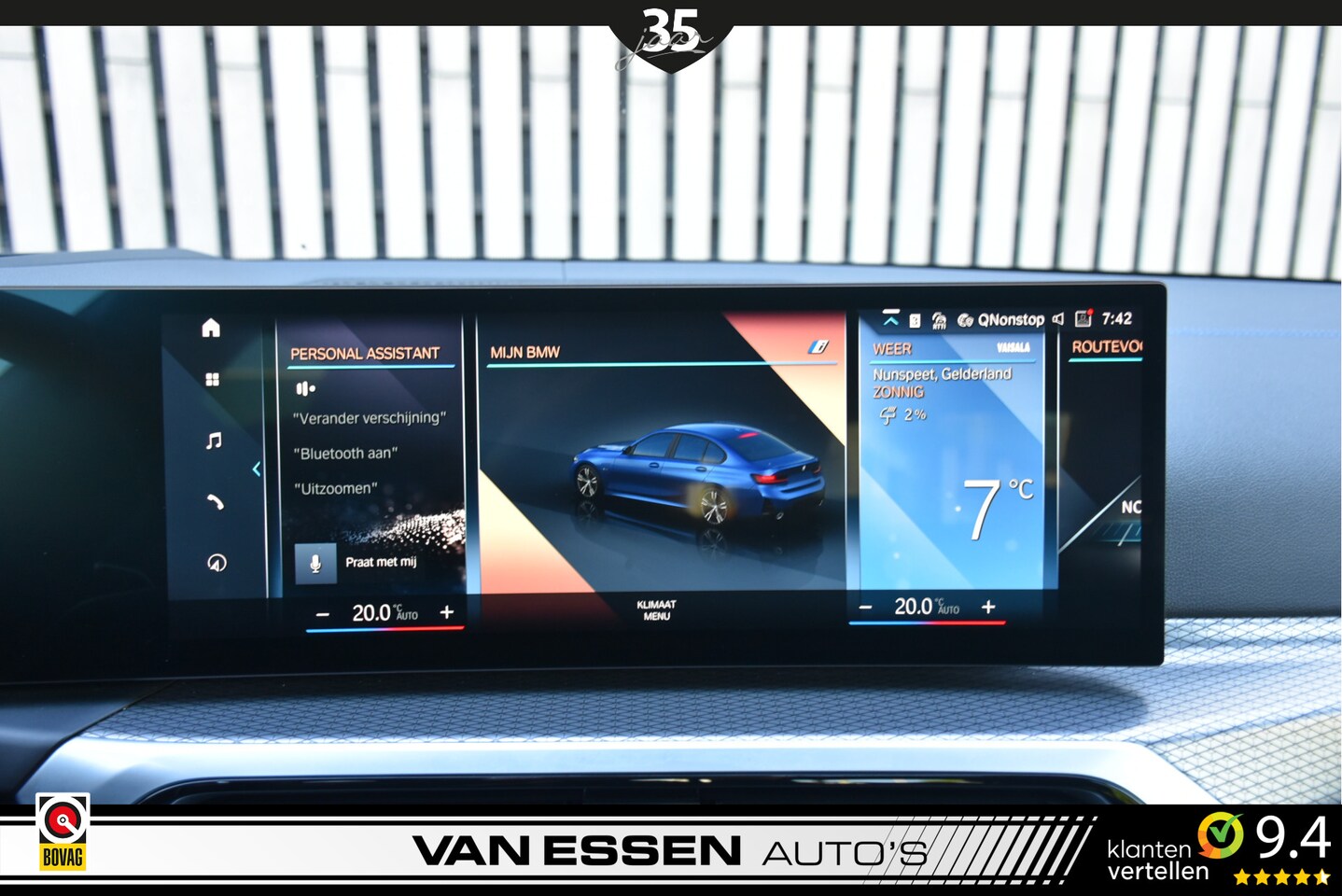Select the "Uitzoomen" voice suggestion
The image size is (1342, 896).
pos(335,489)
